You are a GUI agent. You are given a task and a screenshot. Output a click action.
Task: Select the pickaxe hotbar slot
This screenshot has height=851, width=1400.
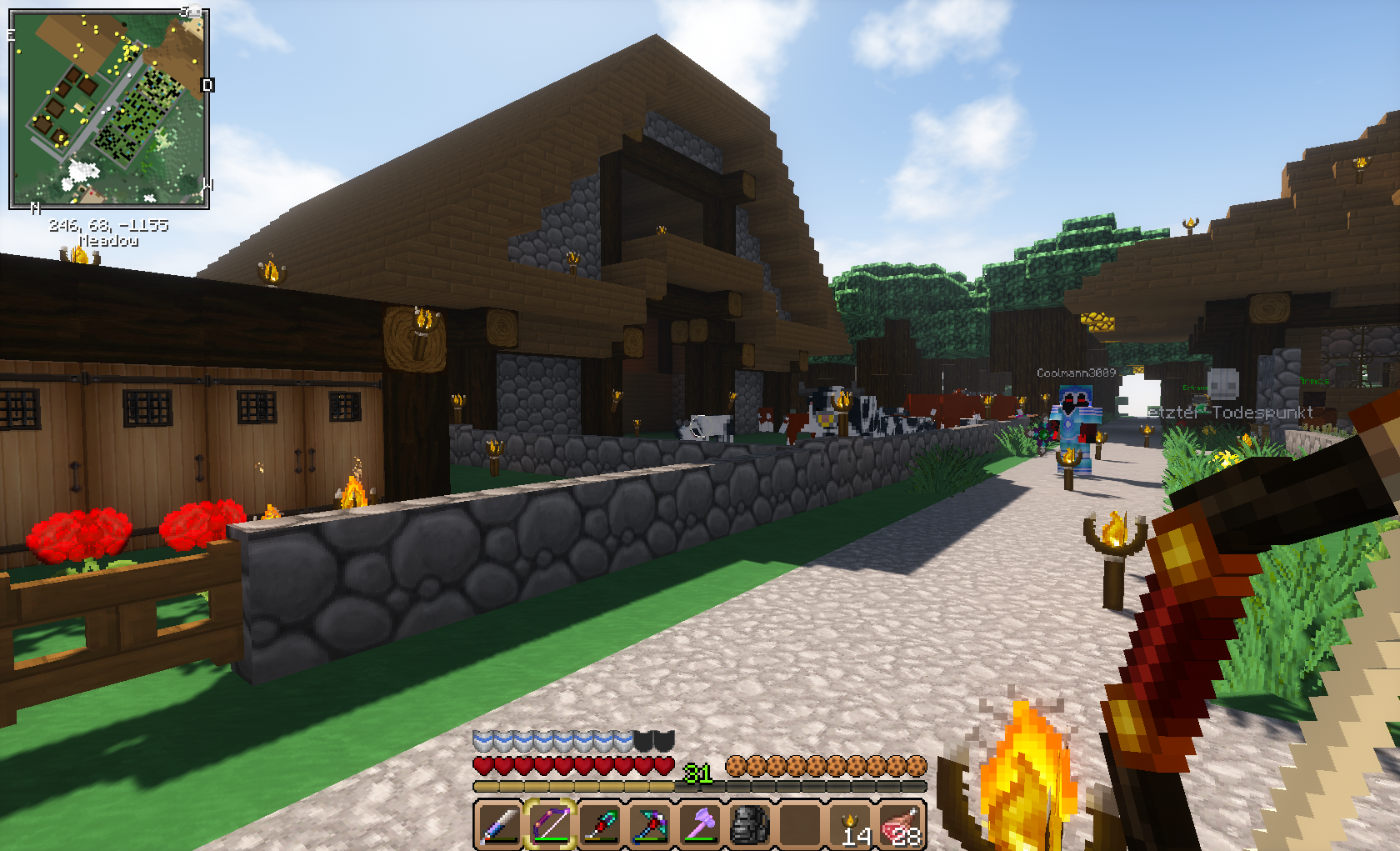[650, 824]
